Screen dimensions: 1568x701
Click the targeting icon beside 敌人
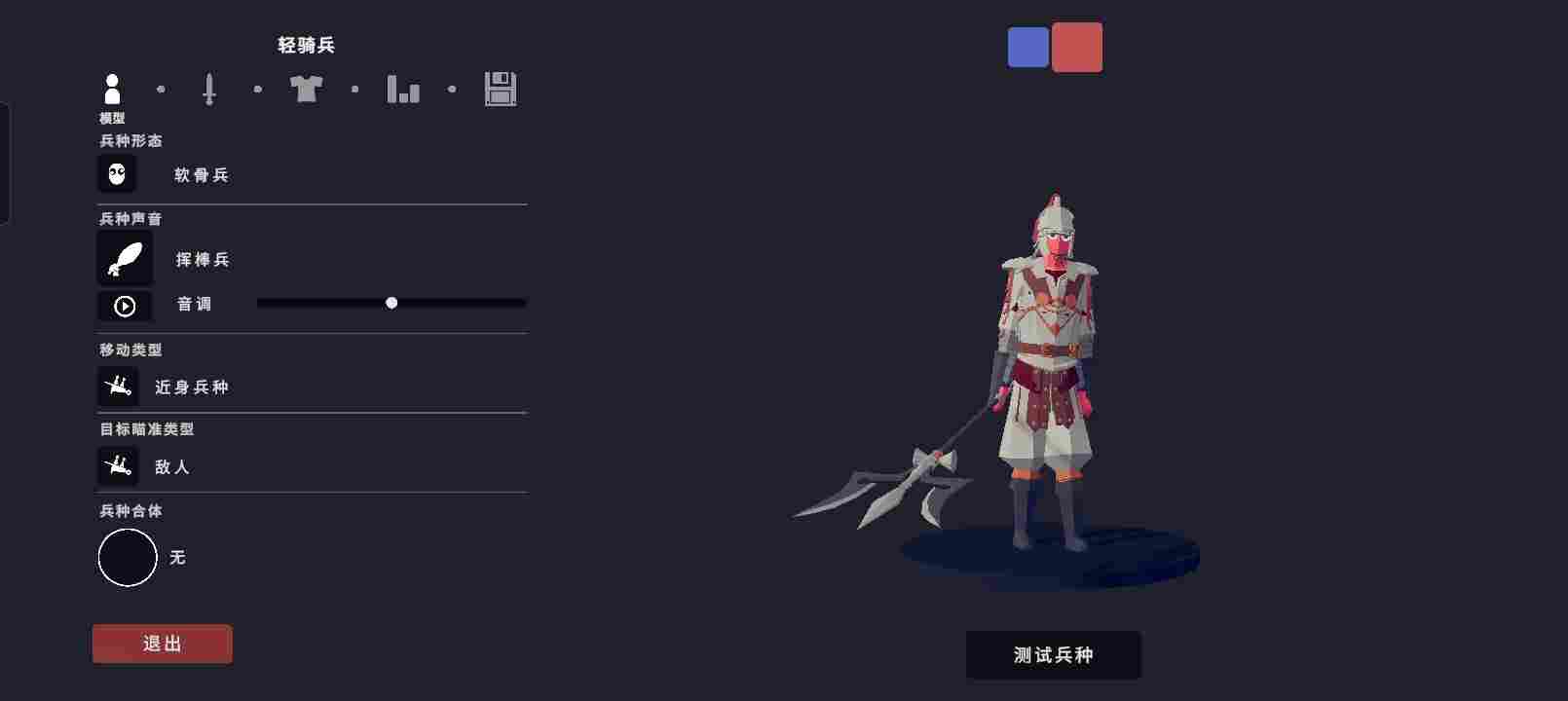pos(118,465)
